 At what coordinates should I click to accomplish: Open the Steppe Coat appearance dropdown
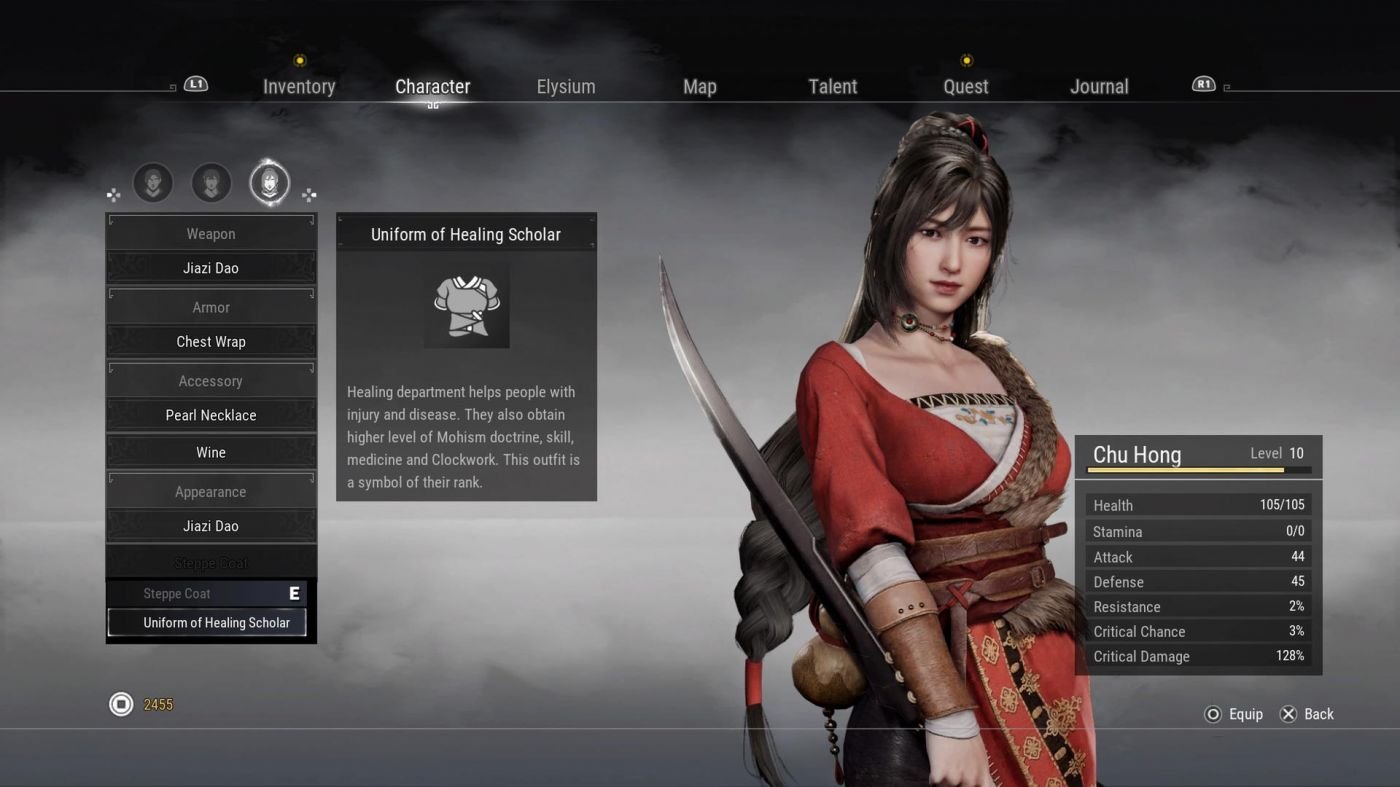(210, 562)
